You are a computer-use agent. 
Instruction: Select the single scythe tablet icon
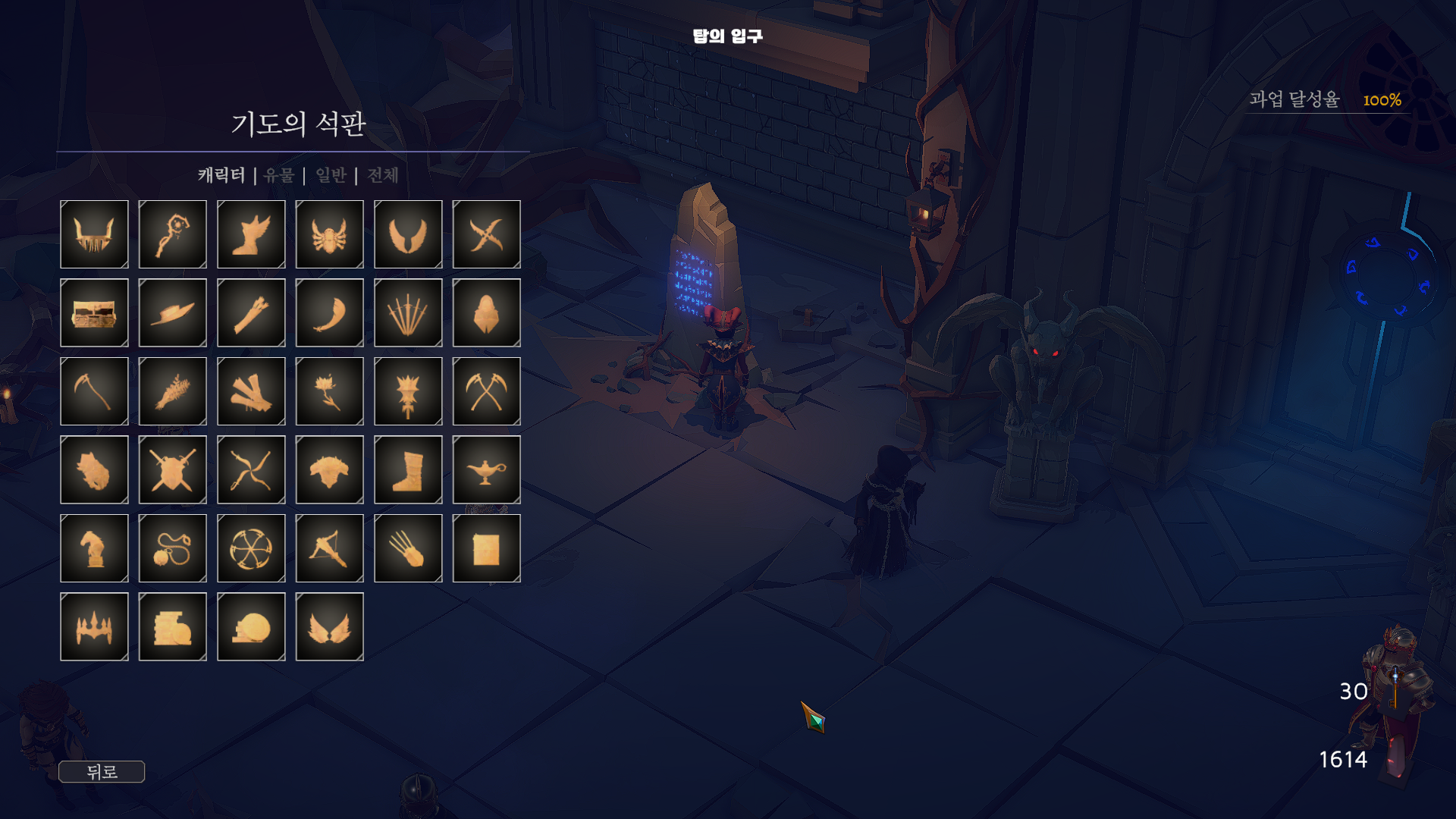pos(94,391)
